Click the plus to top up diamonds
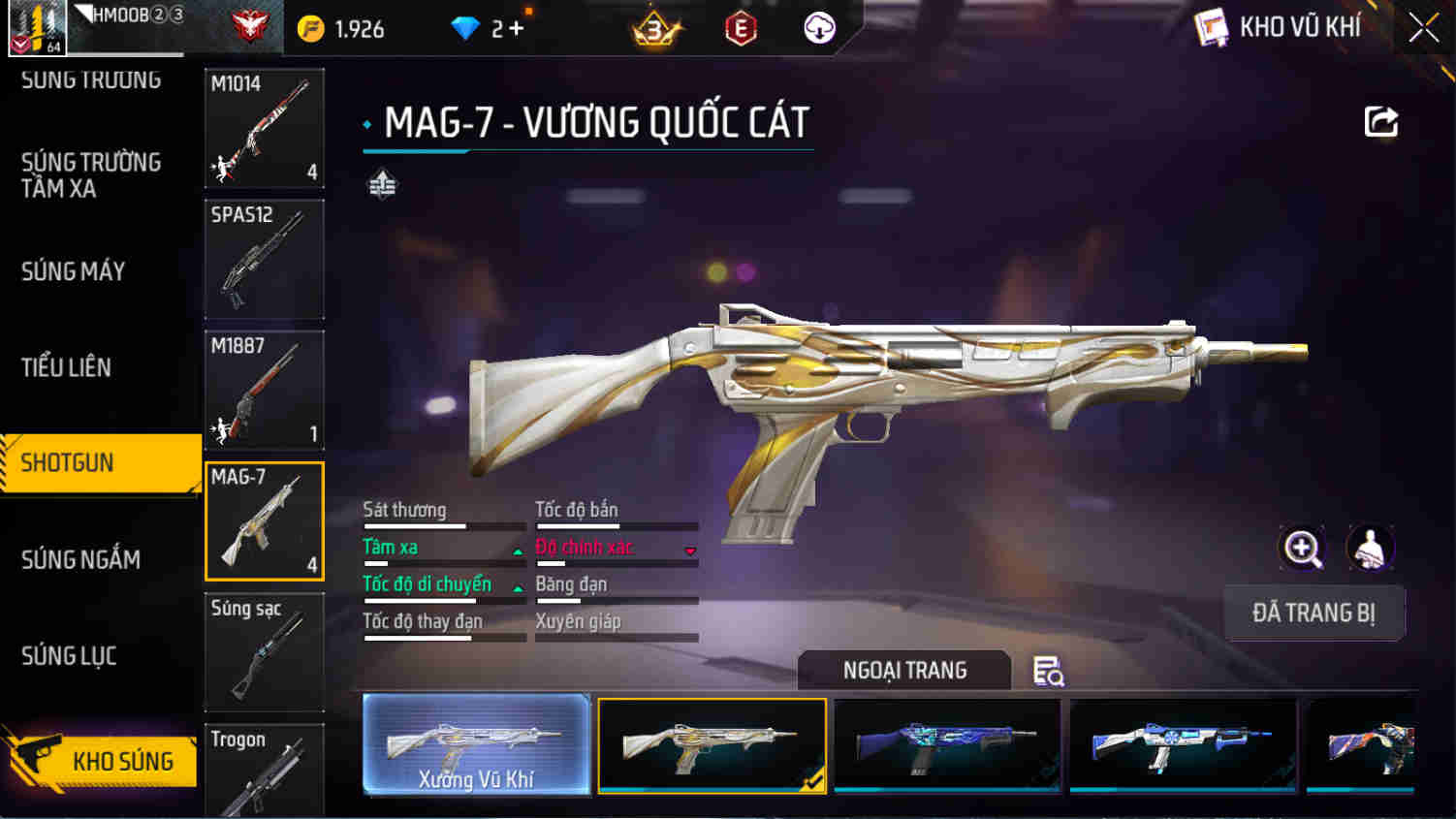This screenshot has width=1456, height=819. click(515, 27)
